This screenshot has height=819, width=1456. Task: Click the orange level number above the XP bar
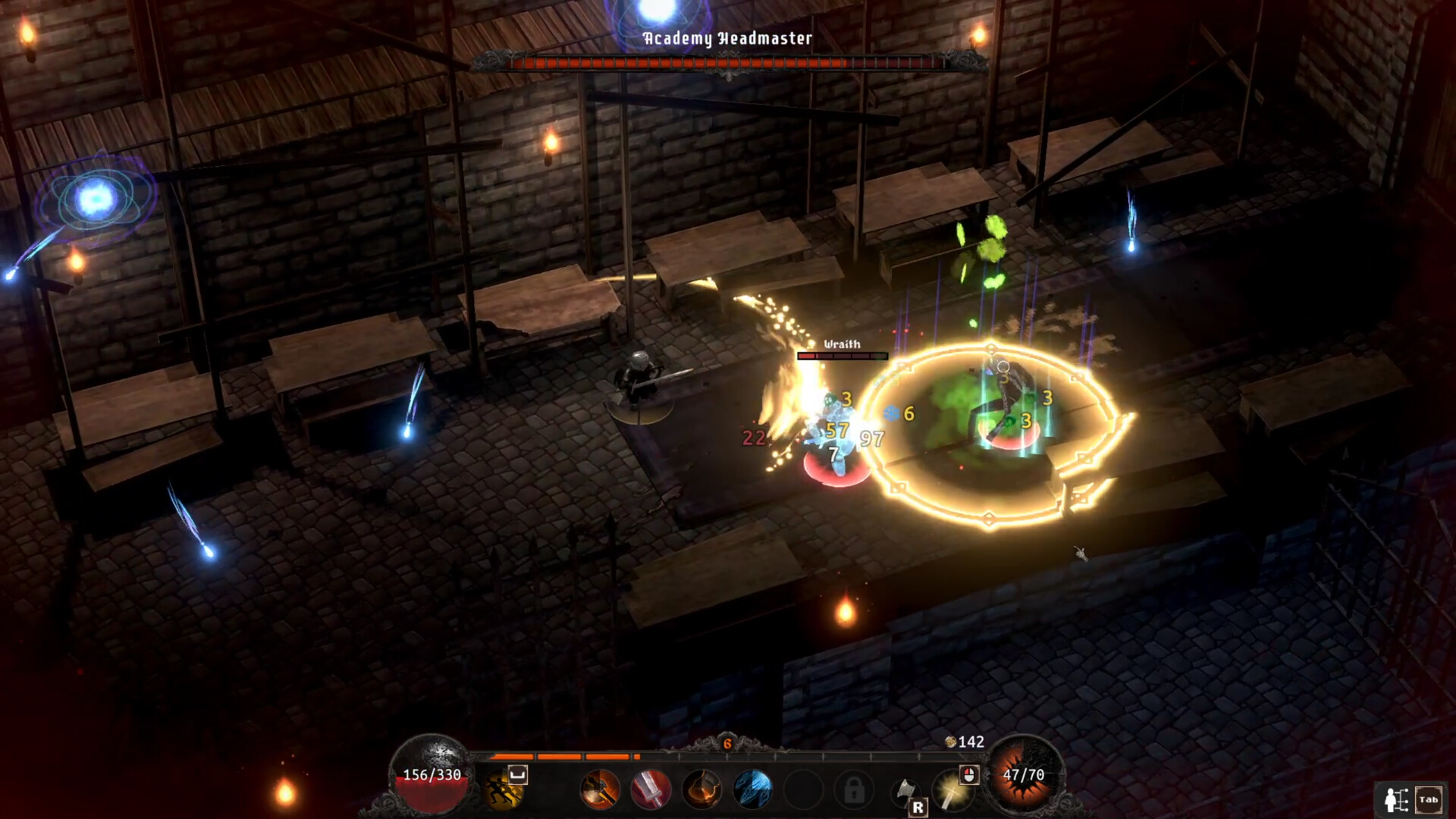click(728, 743)
